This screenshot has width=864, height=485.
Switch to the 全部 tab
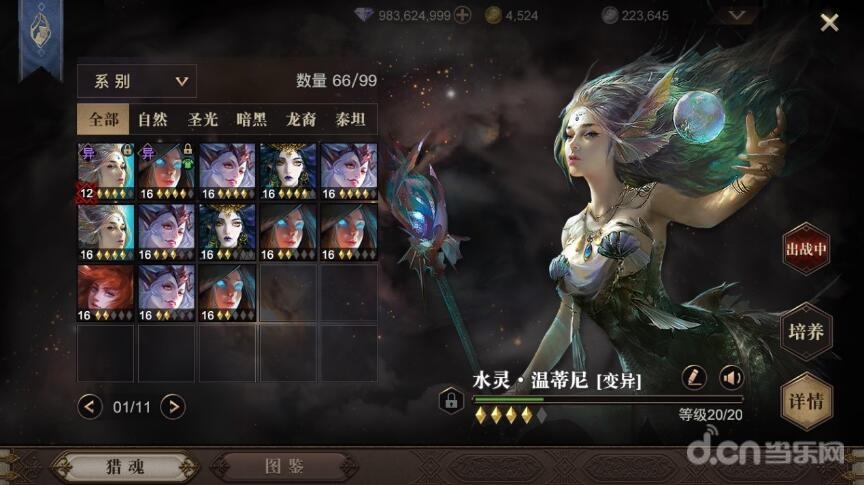[103, 120]
